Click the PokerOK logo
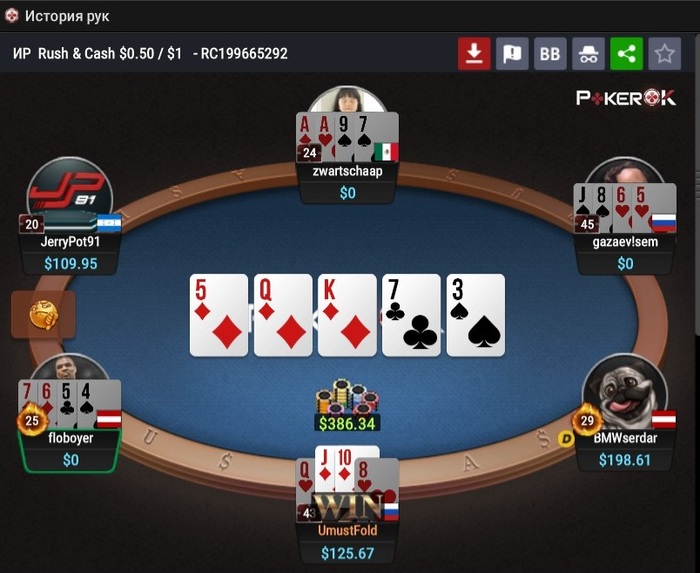700x573 pixels. pyautogui.click(x=626, y=98)
